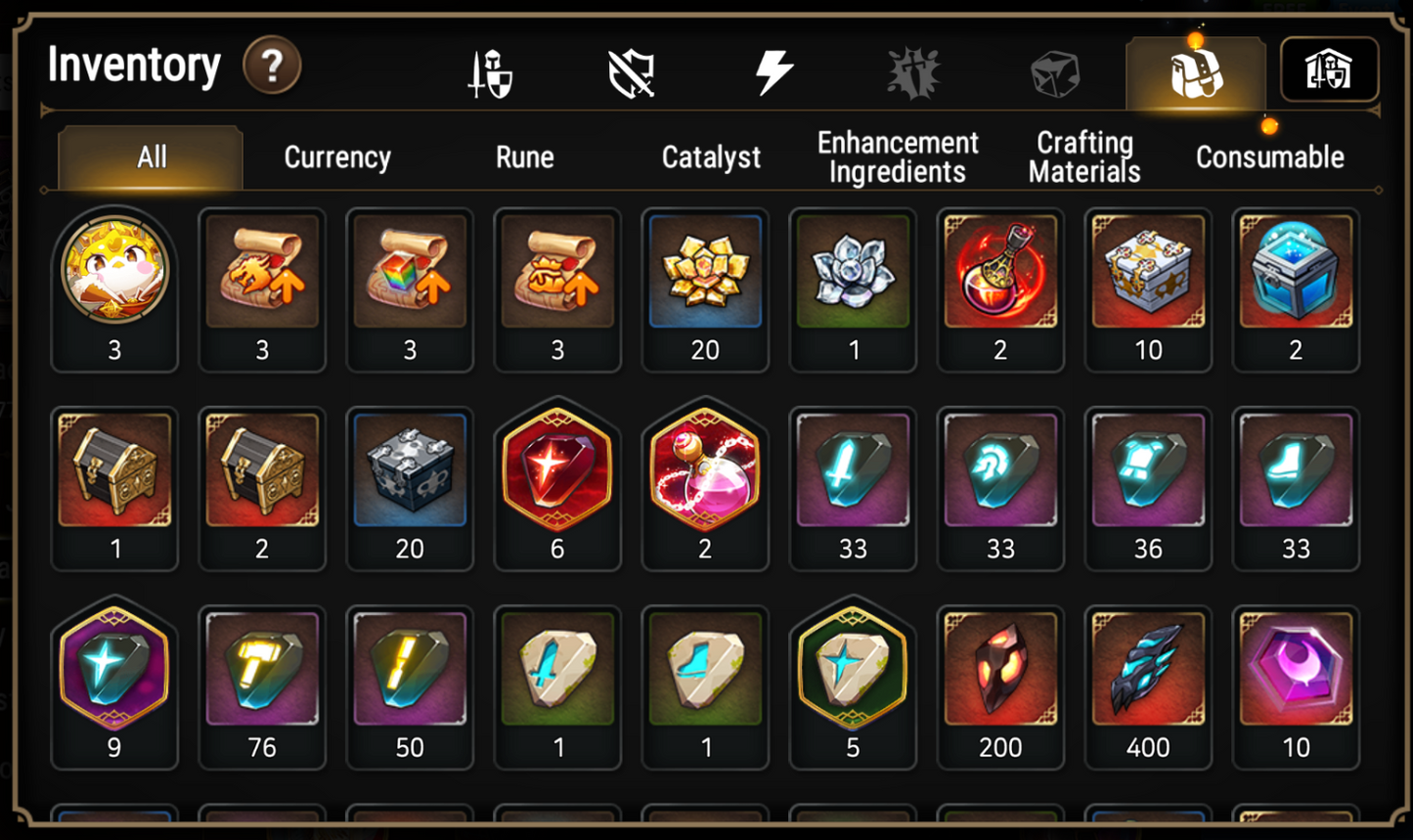The height and width of the screenshot is (840, 1413).
Task: Open the Enhancement Ingredients tab
Action: click(897, 156)
